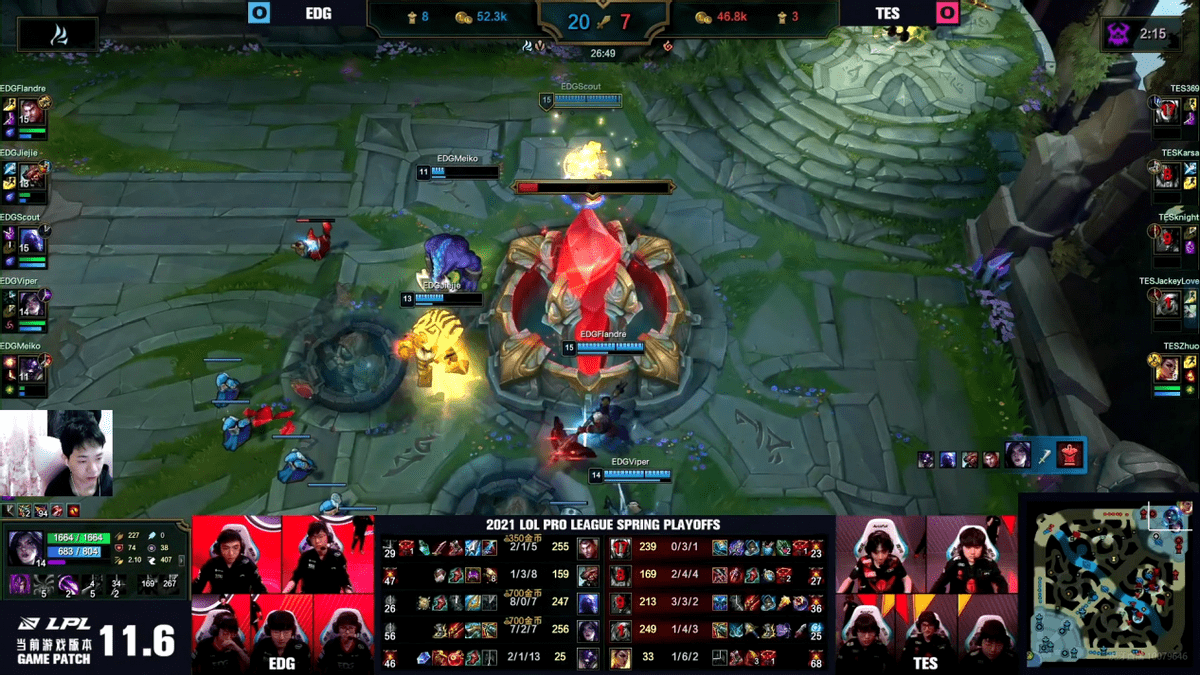Select TESZhuo's champion portrait

pyautogui.click(x=1167, y=368)
